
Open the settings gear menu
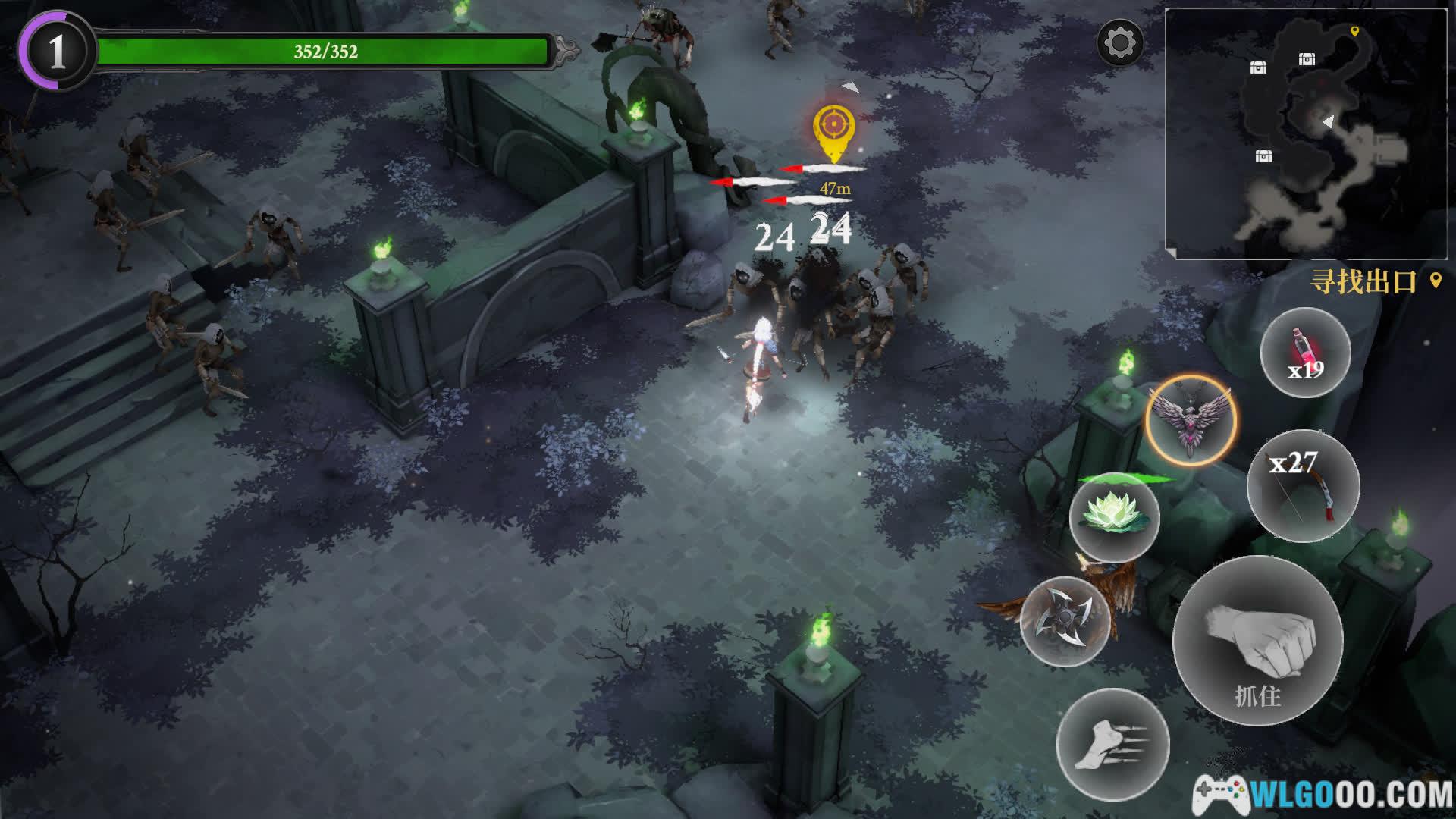pos(1119,43)
